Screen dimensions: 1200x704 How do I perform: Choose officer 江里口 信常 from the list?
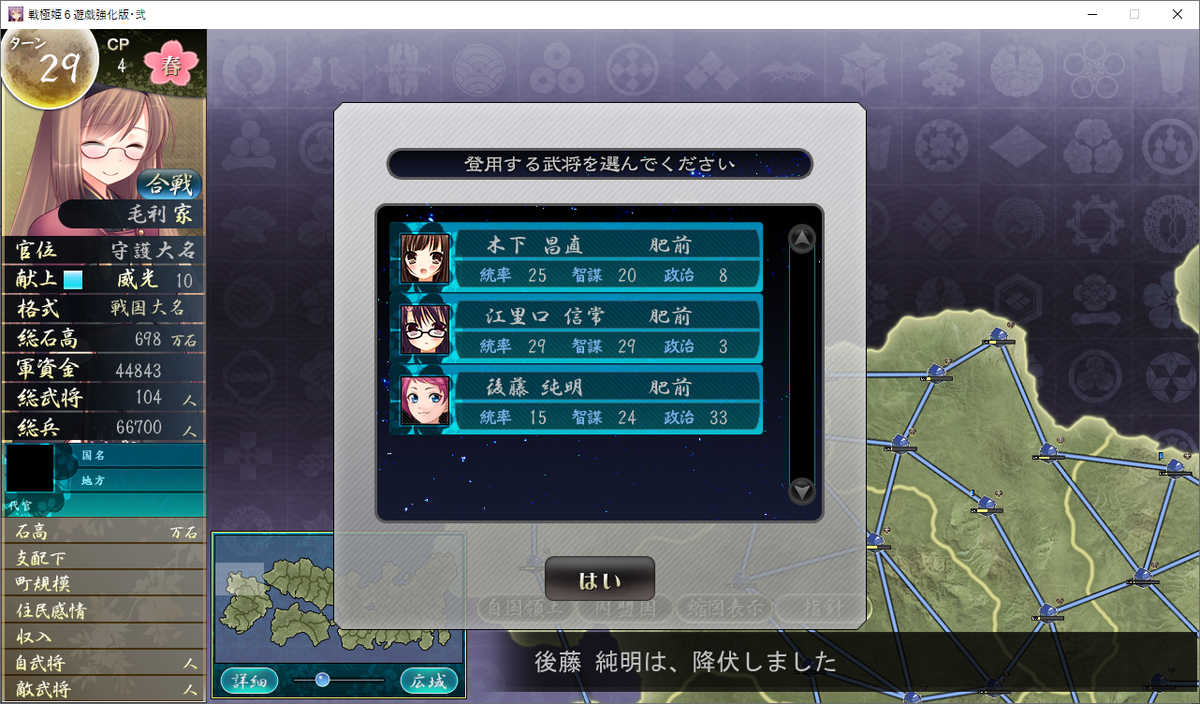580,329
